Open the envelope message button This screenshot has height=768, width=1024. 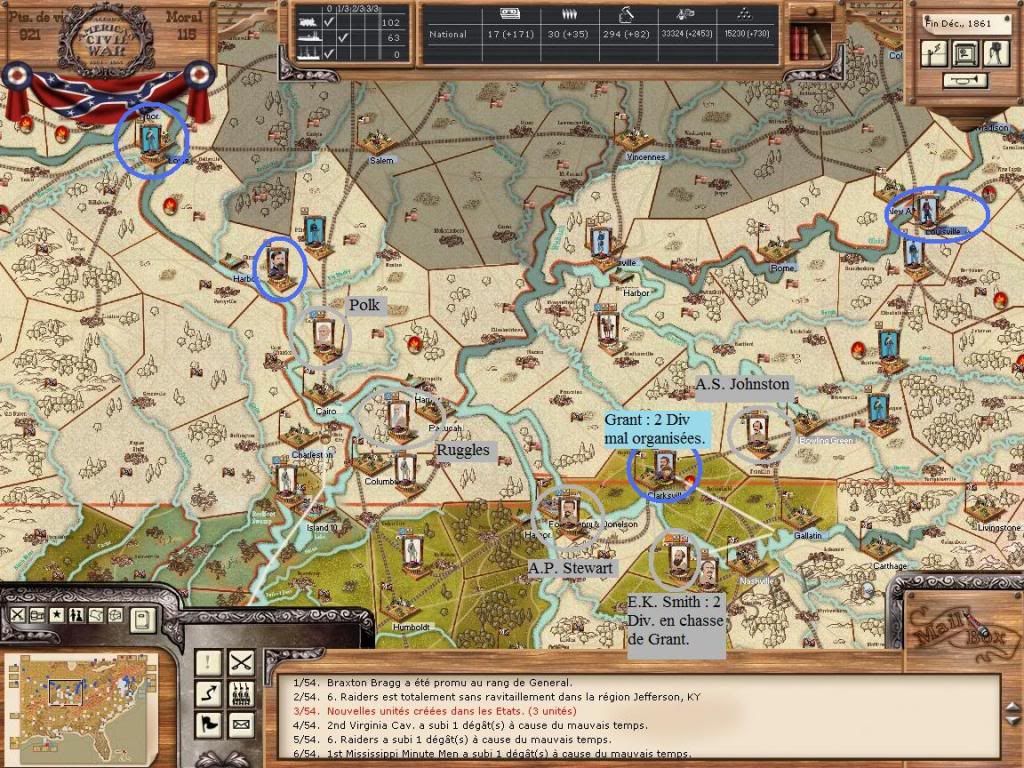241,723
